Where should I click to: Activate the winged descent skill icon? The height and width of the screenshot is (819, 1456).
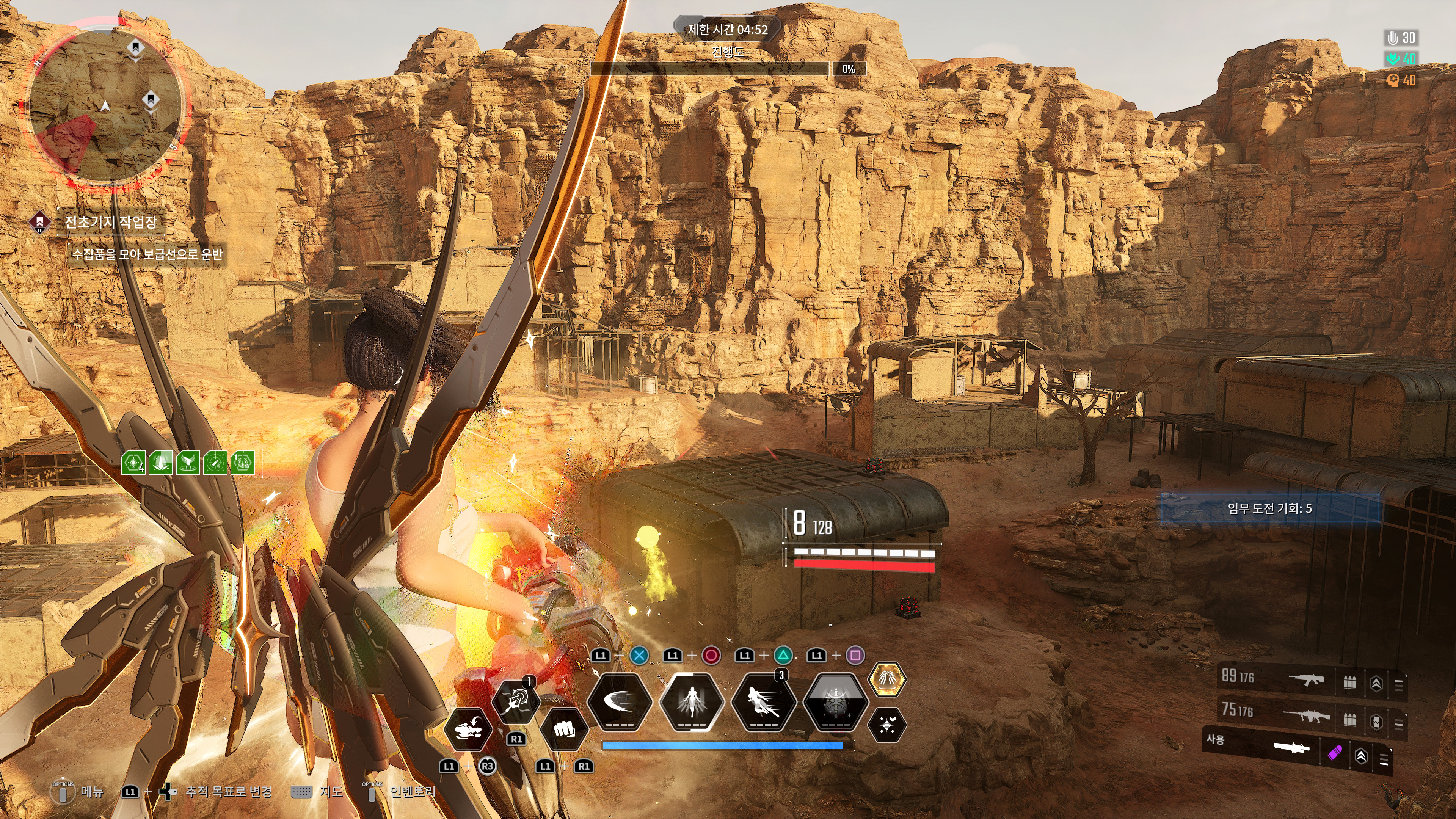coord(691,703)
